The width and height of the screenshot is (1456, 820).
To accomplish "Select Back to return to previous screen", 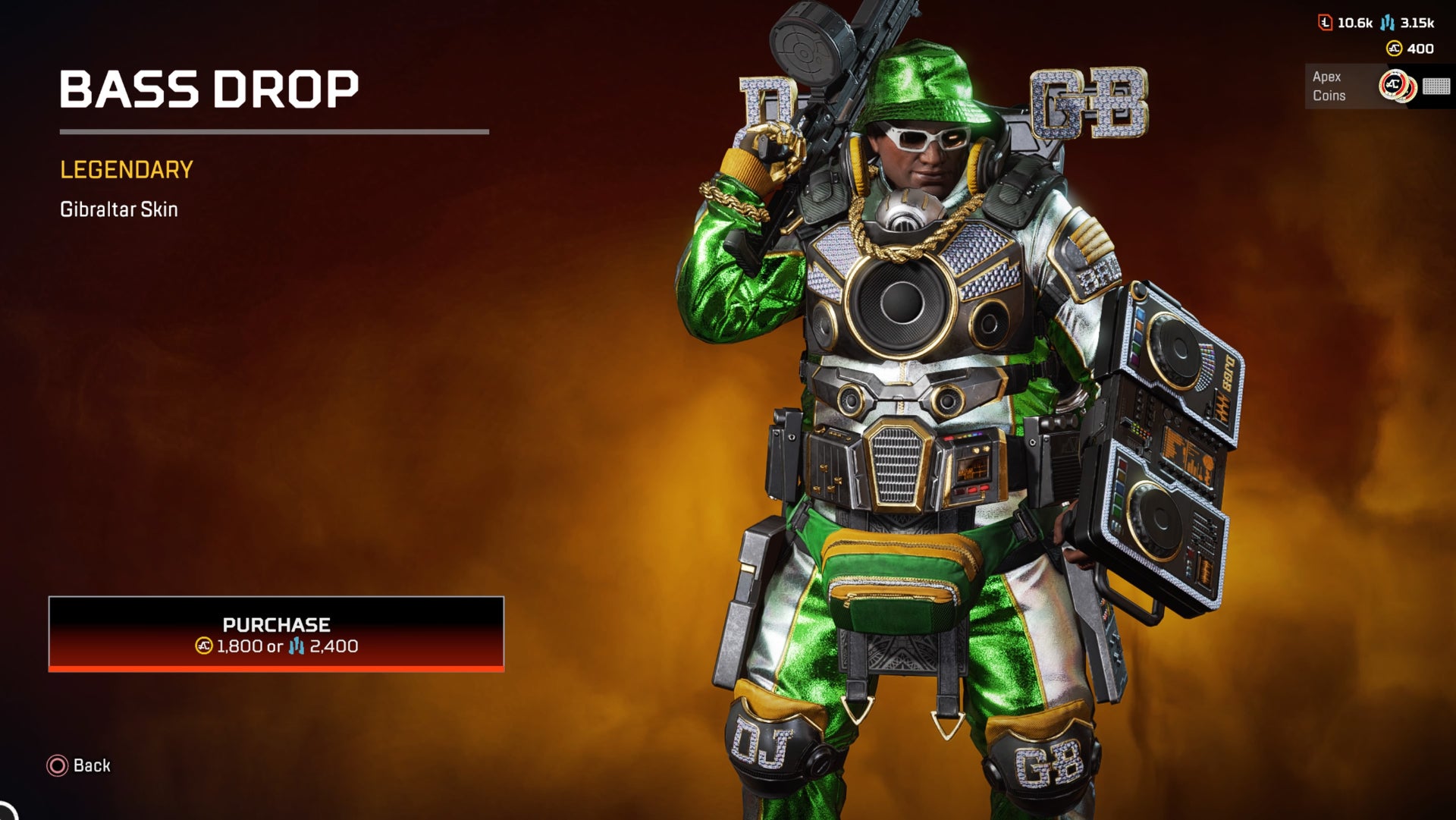I will point(91,766).
